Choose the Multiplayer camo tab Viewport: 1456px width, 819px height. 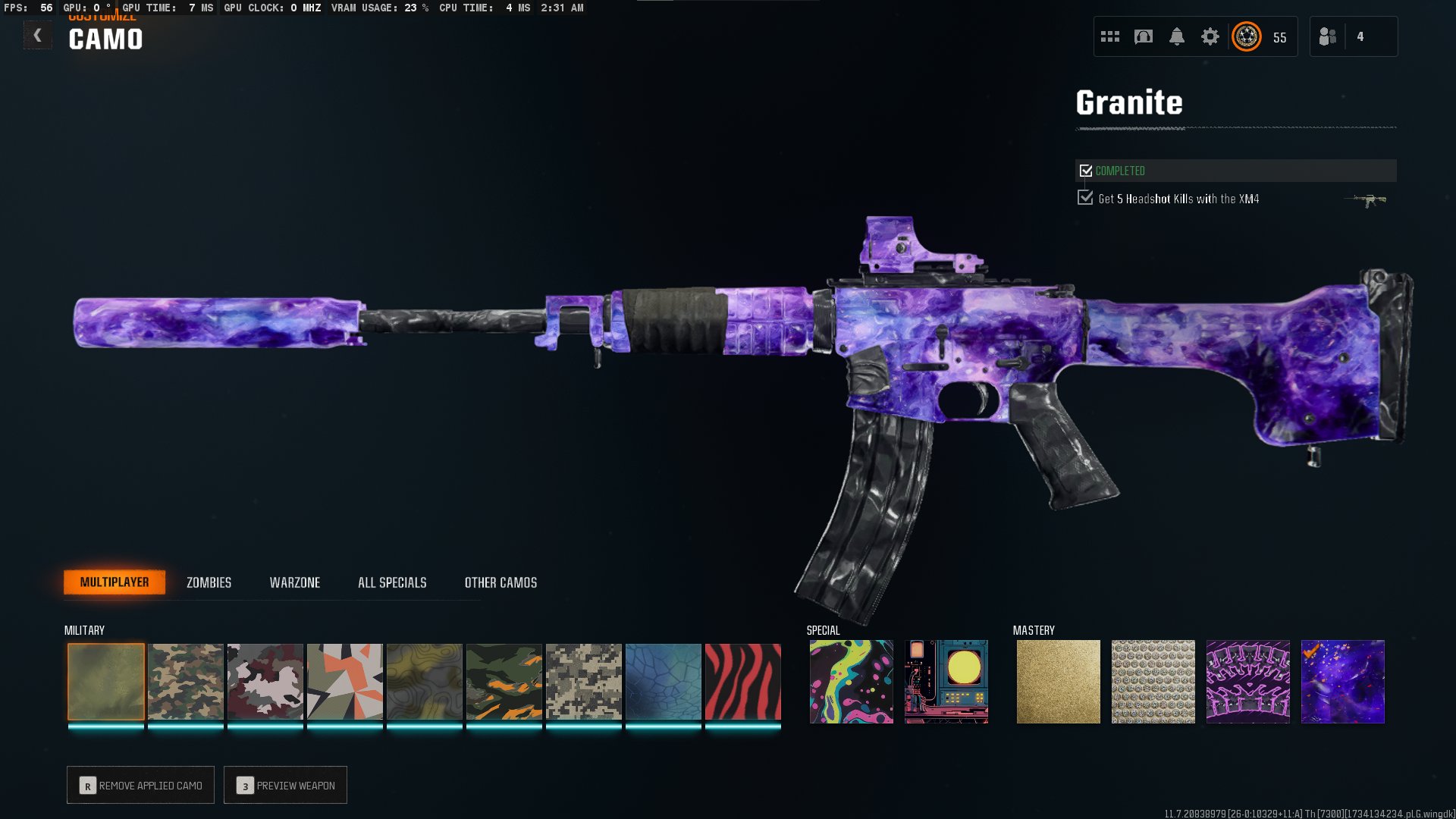tap(115, 582)
